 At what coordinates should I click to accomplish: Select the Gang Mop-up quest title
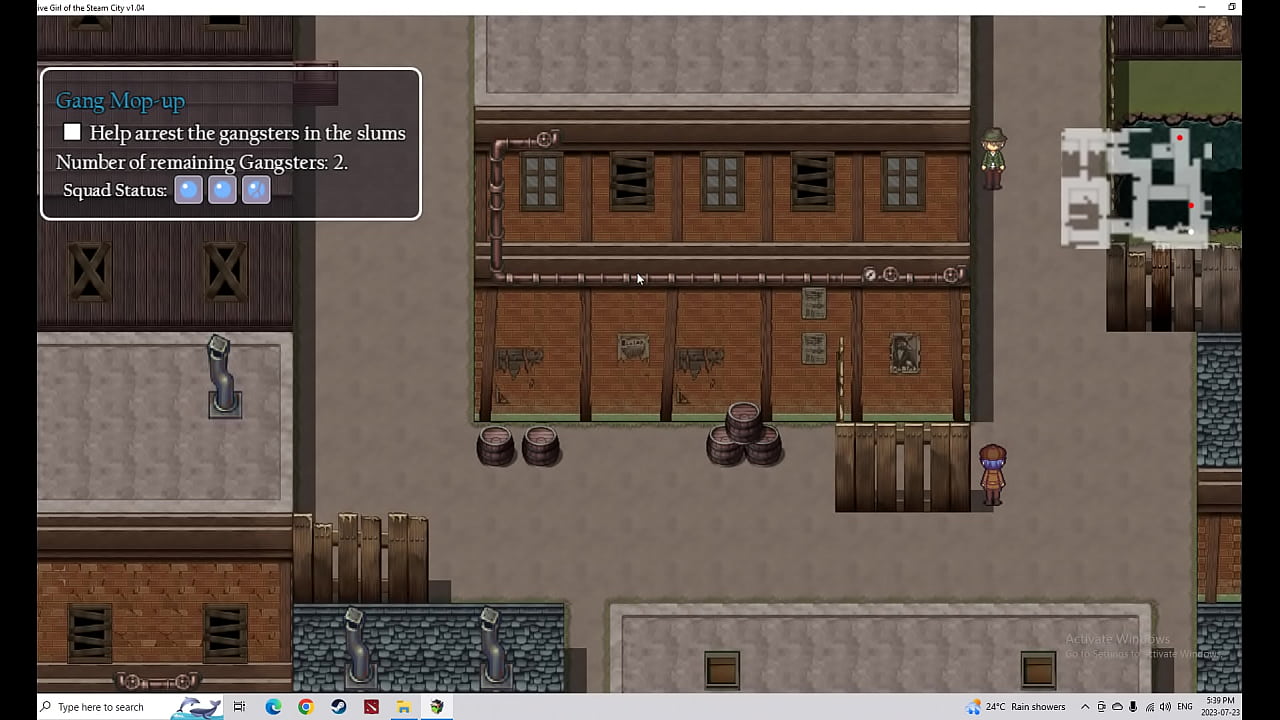pos(120,100)
